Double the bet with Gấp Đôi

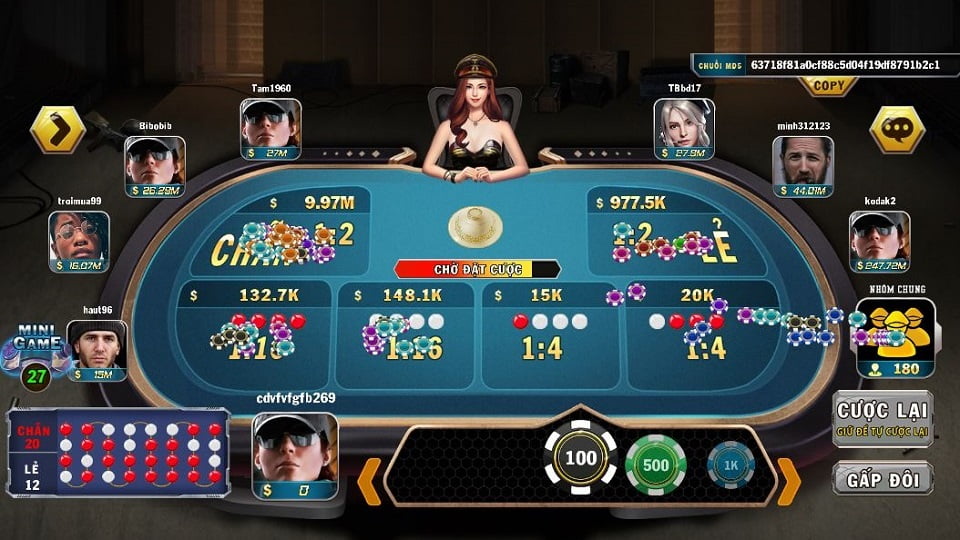(x=883, y=478)
